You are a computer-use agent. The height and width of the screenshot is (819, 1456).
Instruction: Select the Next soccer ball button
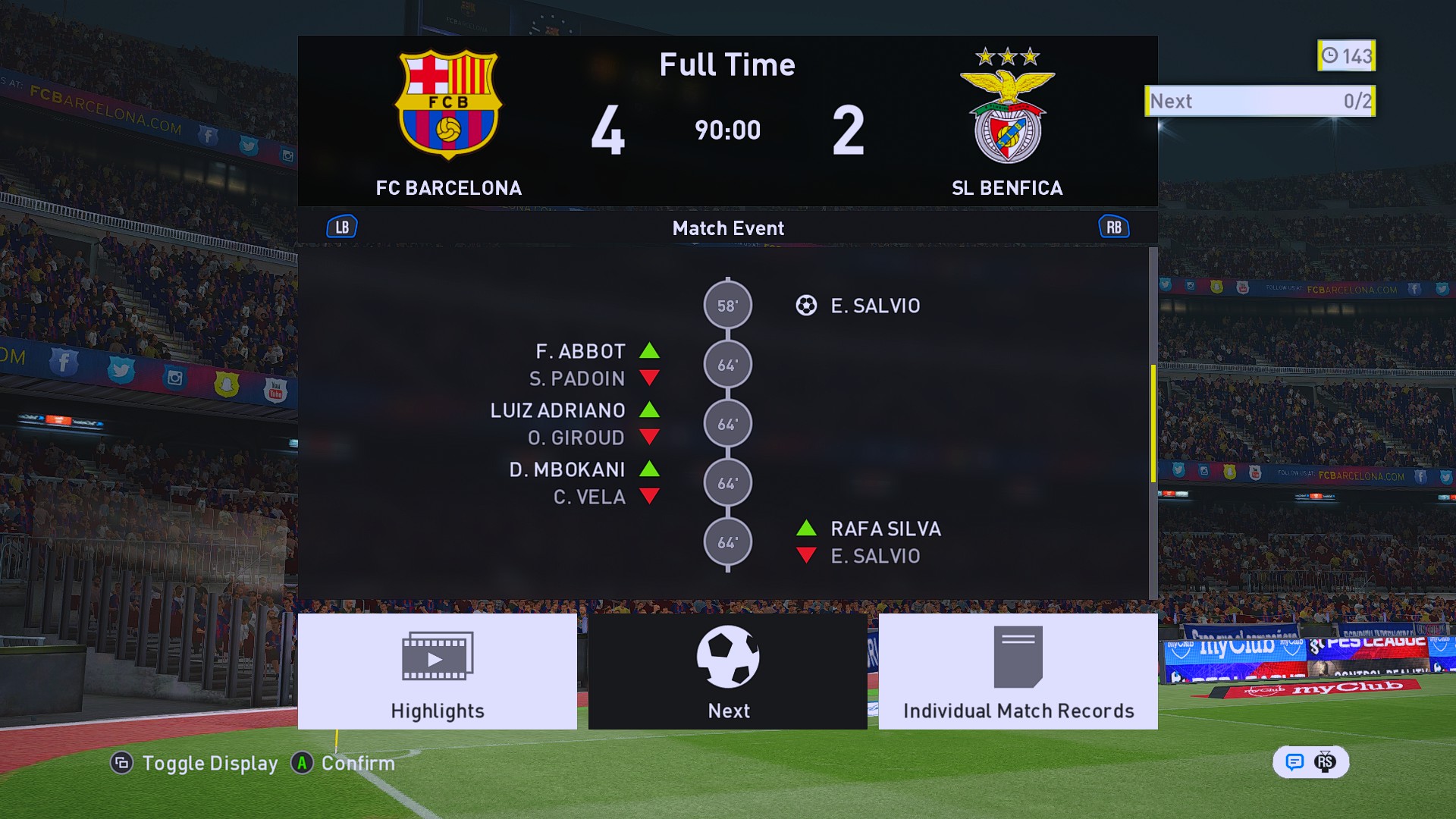tap(727, 671)
